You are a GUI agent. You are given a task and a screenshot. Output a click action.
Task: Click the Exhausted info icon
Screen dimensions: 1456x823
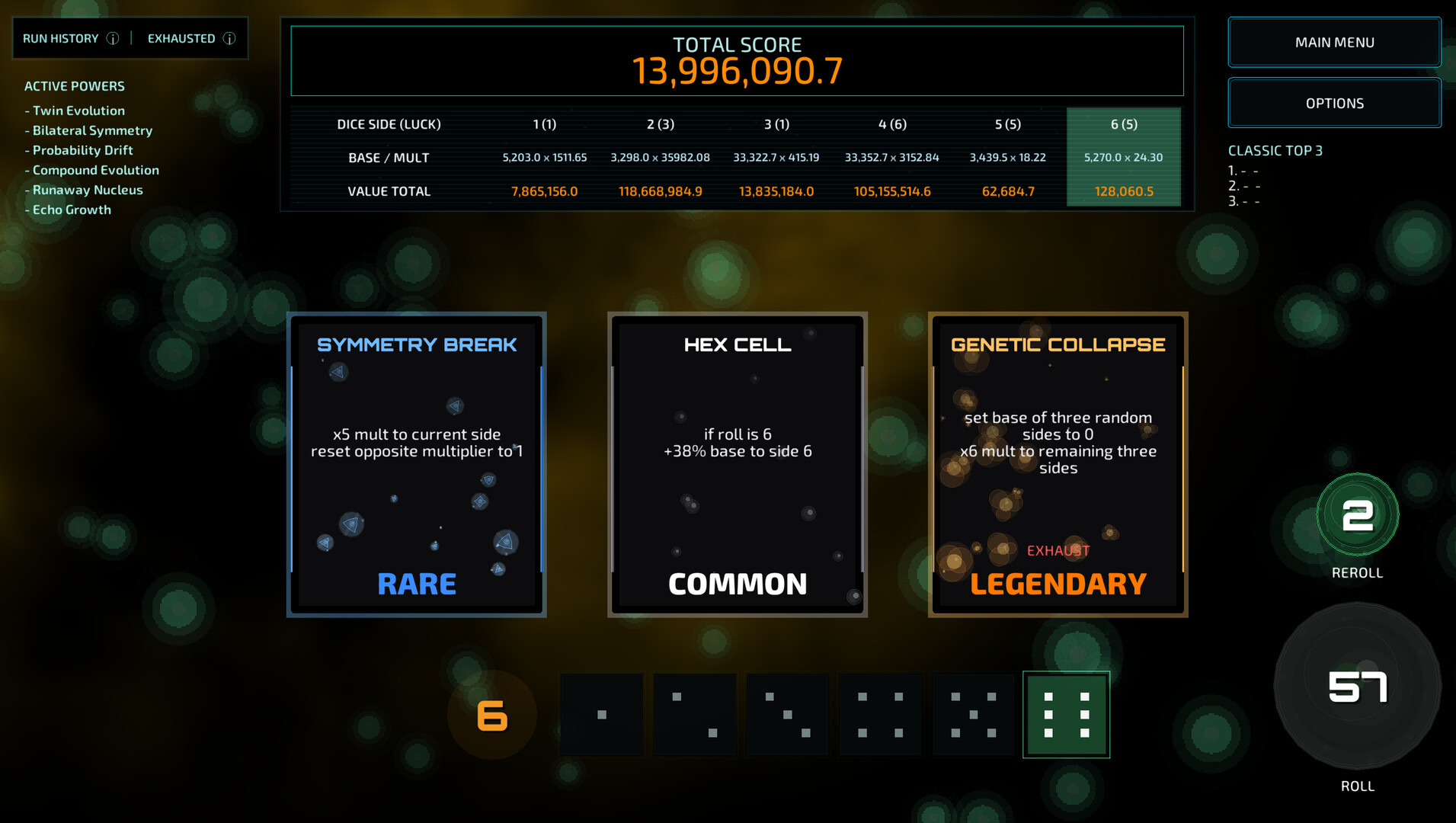pos(230,38)
